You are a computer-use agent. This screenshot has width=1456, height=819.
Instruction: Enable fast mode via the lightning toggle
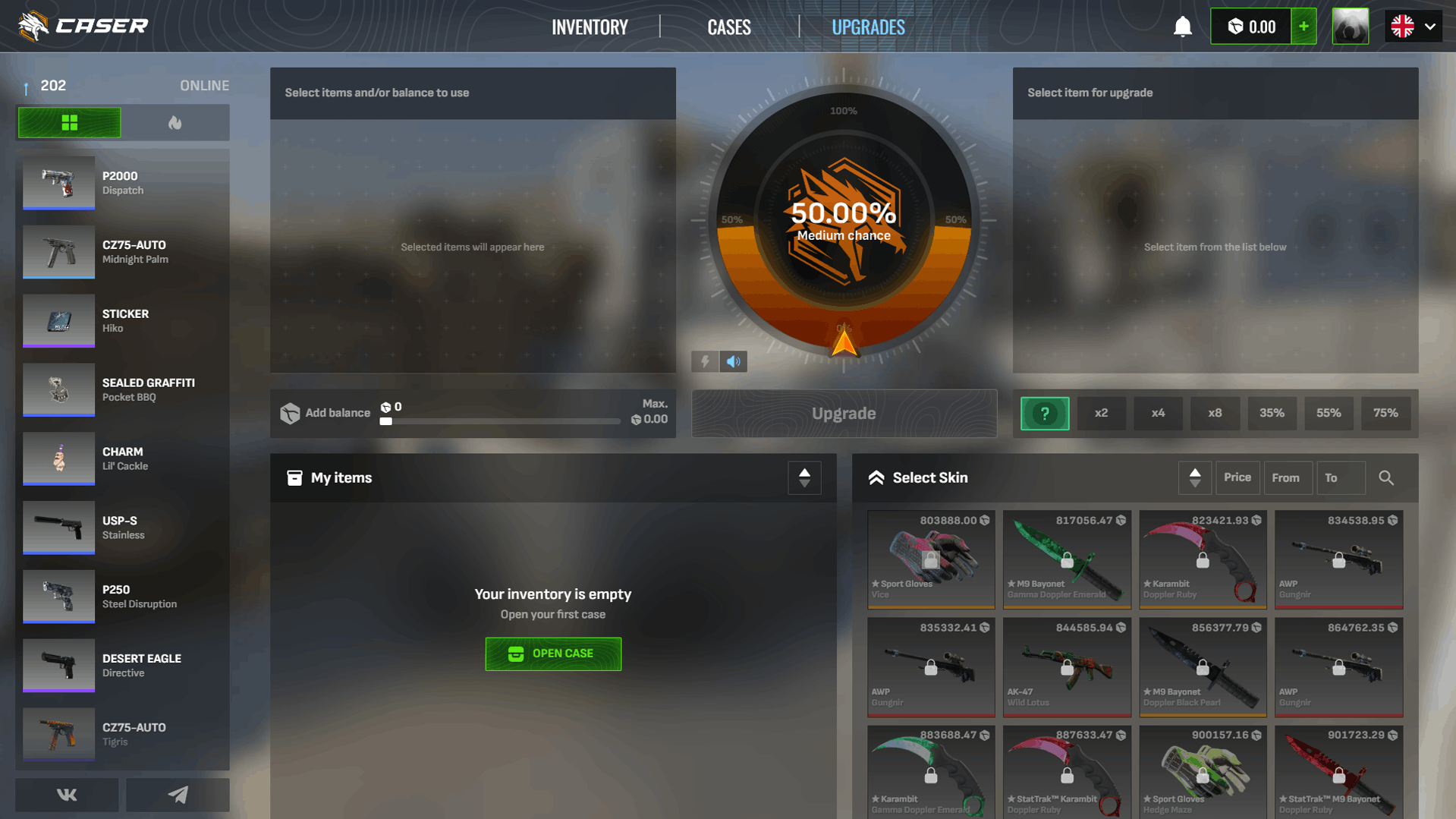704,361
